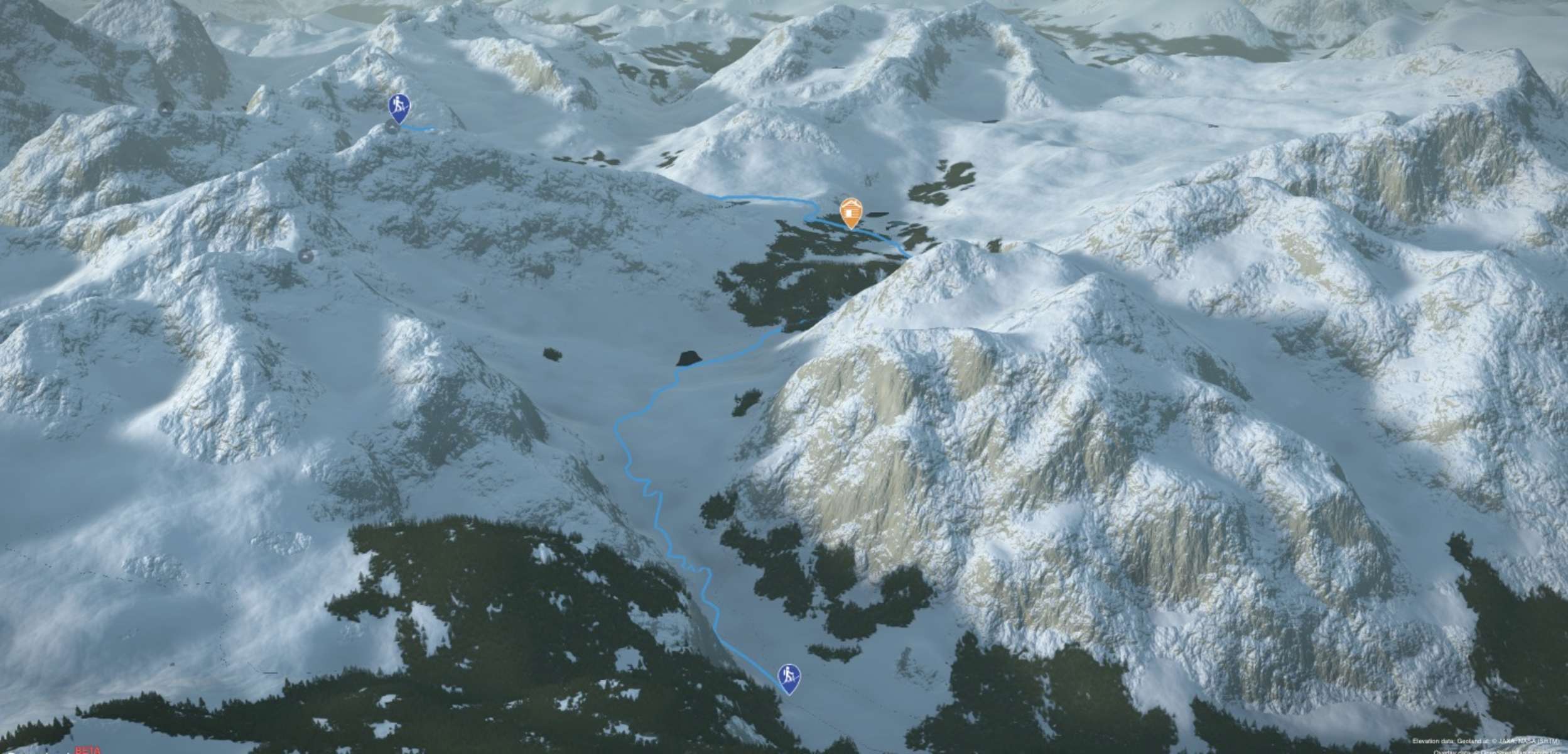Click the snowshoe pin at the trail's summit end

(x=398, y=107)
